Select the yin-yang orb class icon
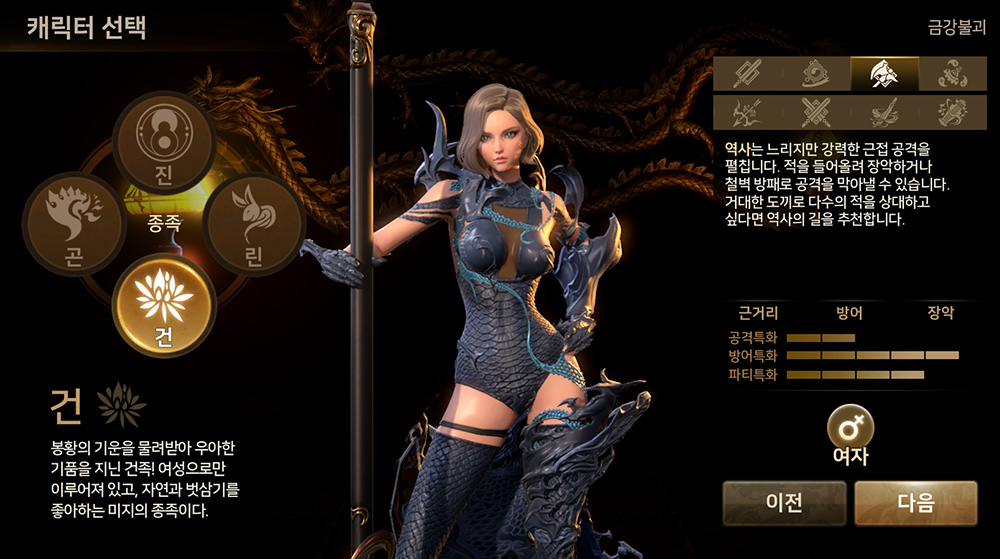This screenshot has height=559, width=1000. click(x=815, y=73)
